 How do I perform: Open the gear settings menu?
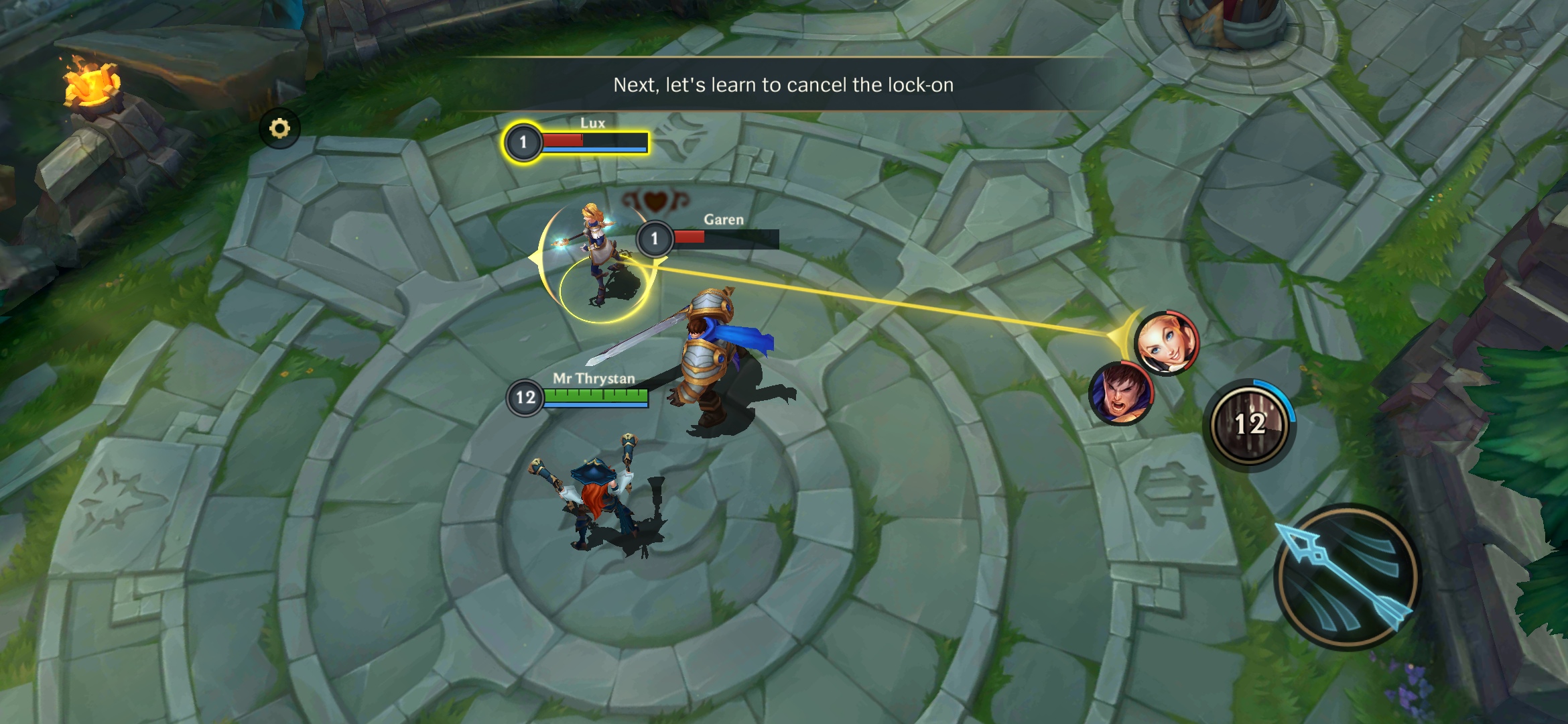[279, 128]
